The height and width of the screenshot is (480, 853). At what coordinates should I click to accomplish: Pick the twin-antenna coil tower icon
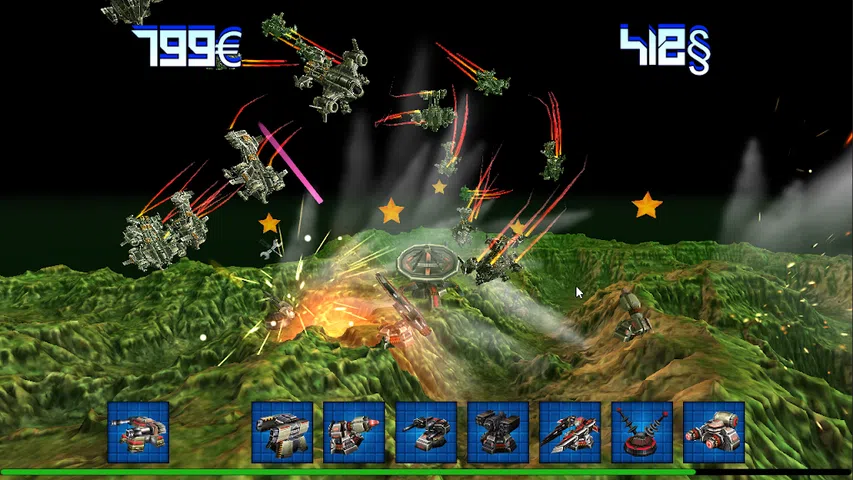point(642,432)
